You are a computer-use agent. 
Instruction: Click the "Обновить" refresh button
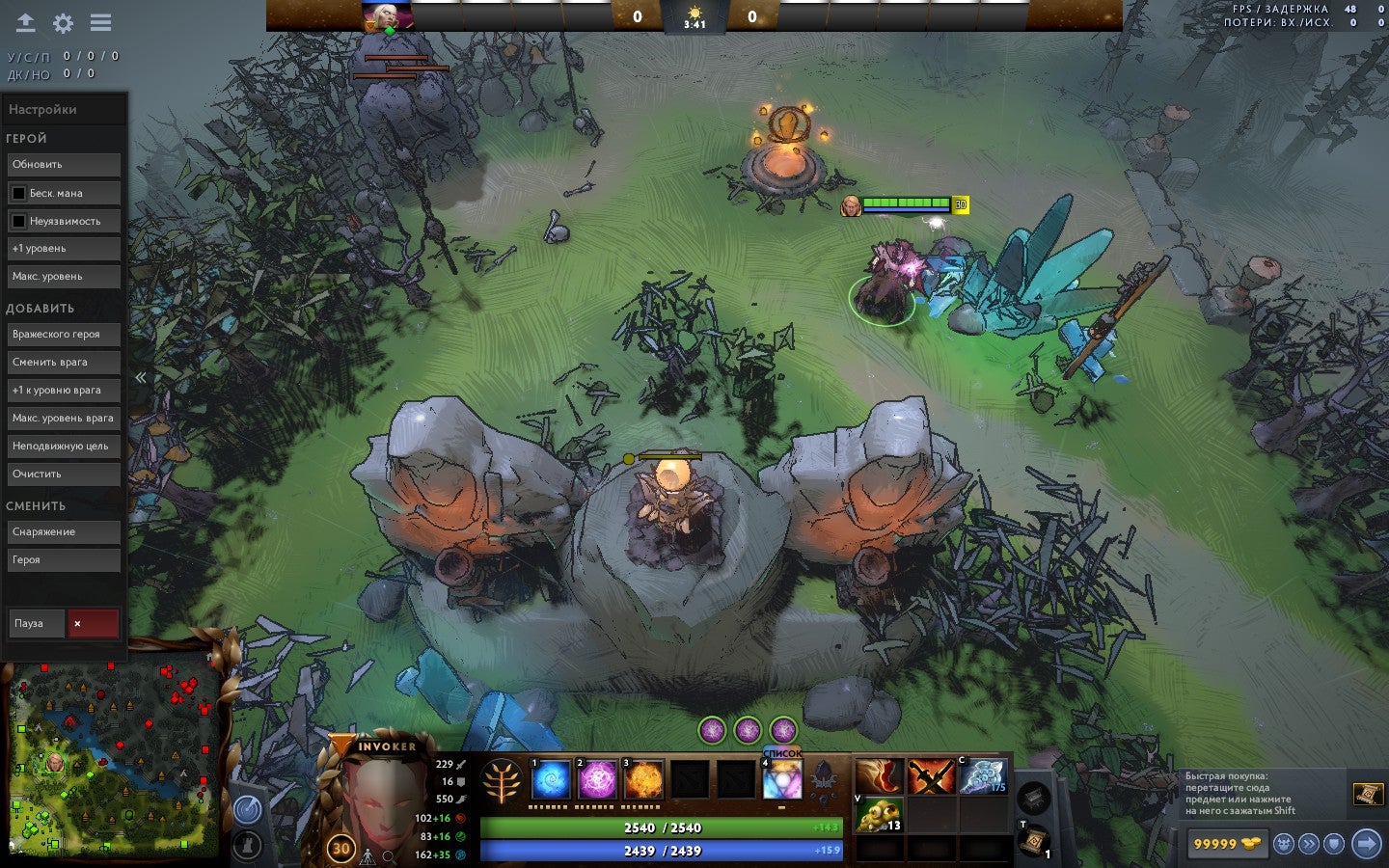[x=64, y=165]
